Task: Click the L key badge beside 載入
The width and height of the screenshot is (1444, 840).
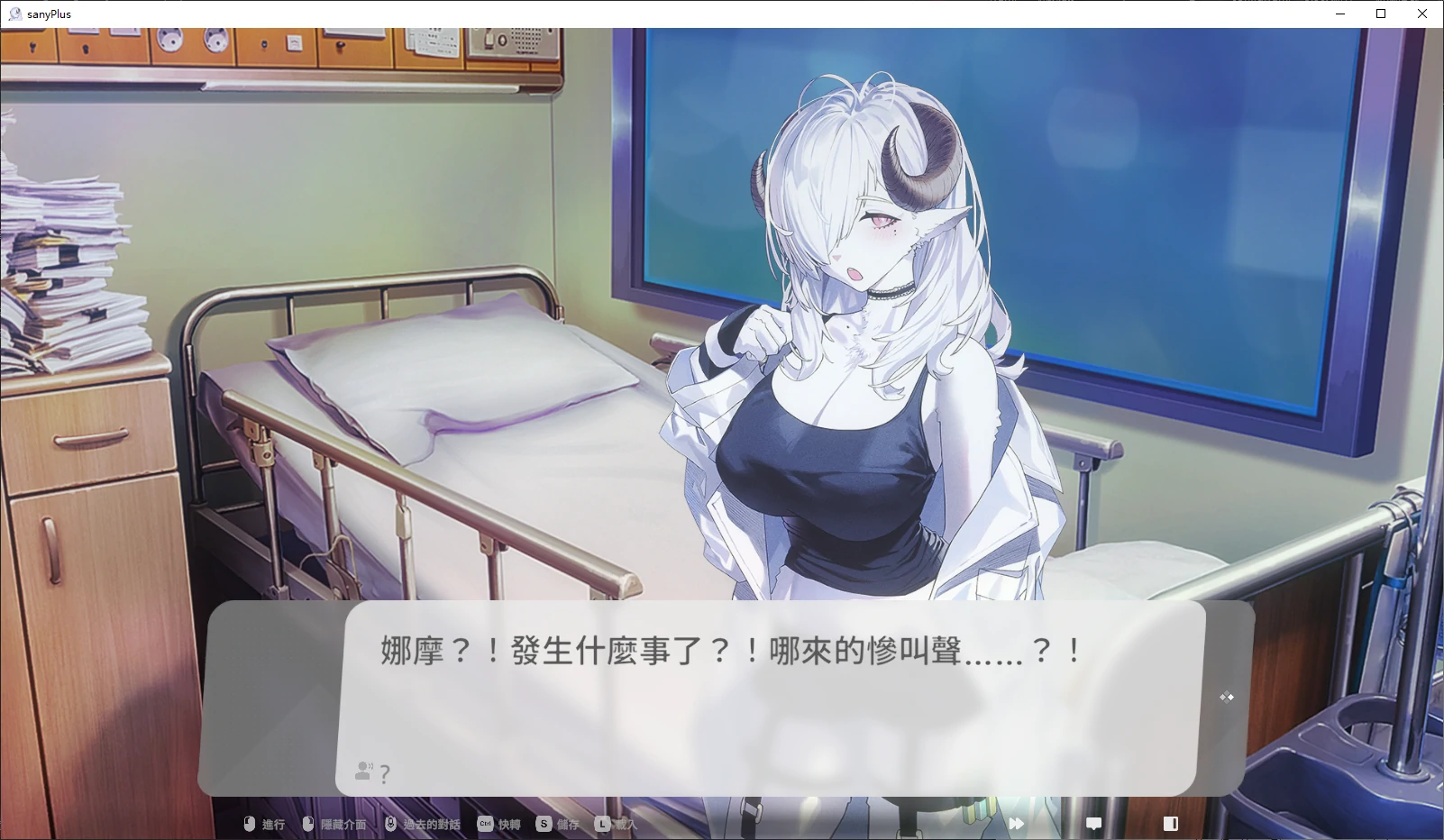Action: click(600, 823)
